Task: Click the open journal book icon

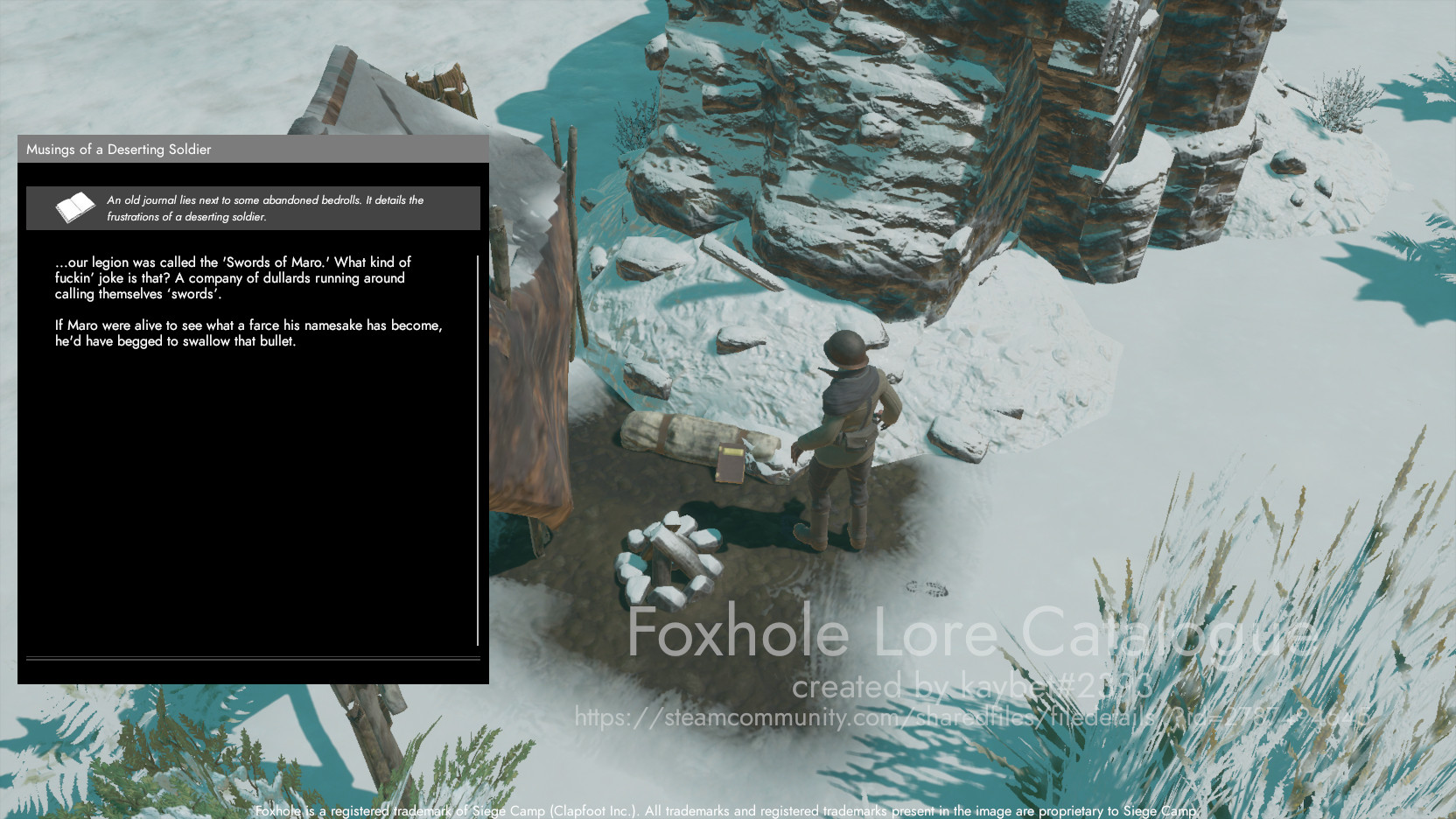Action: (x=74, y=207)
